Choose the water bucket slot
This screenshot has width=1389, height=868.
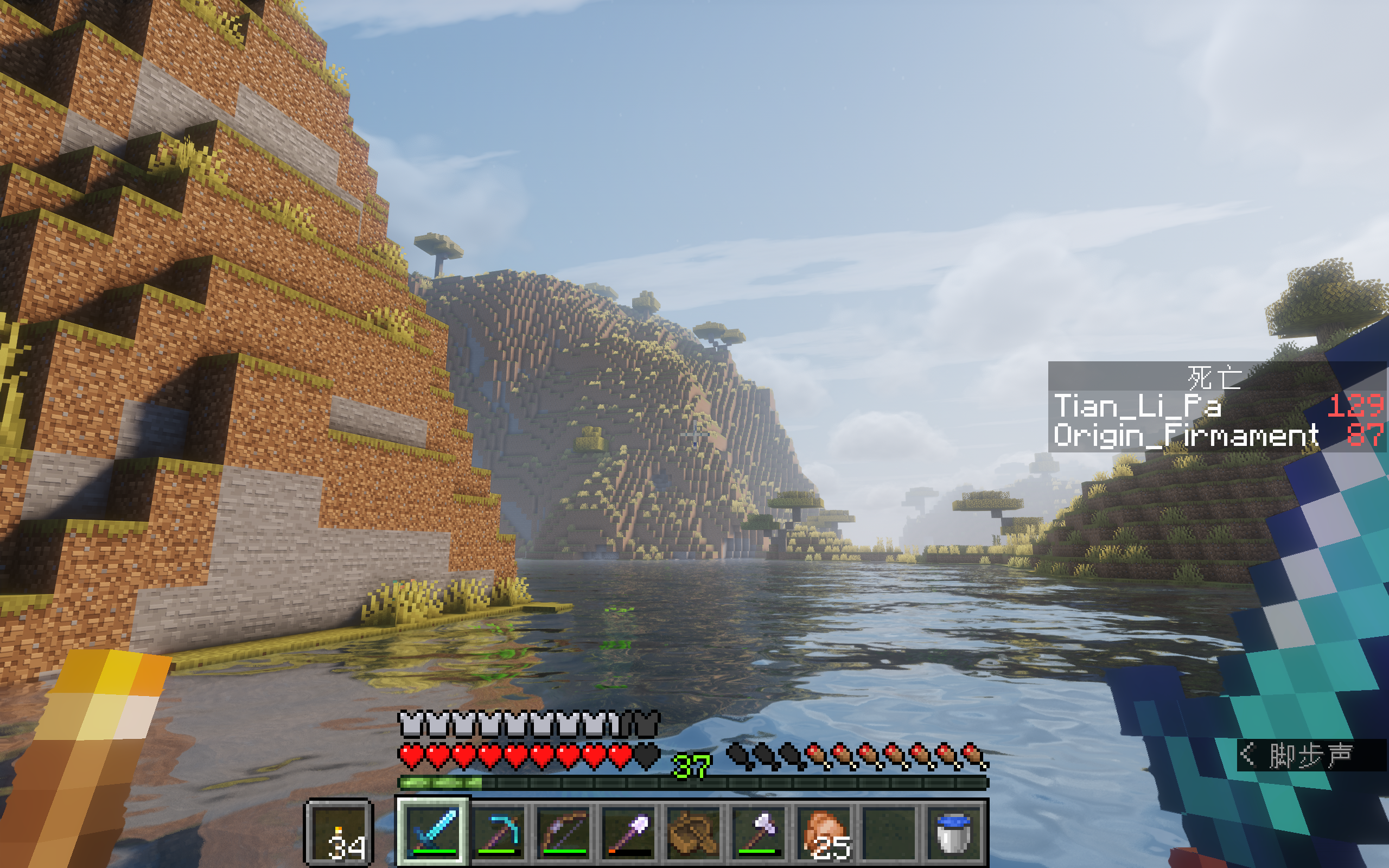pyautogui.click(x=955, y=831)
